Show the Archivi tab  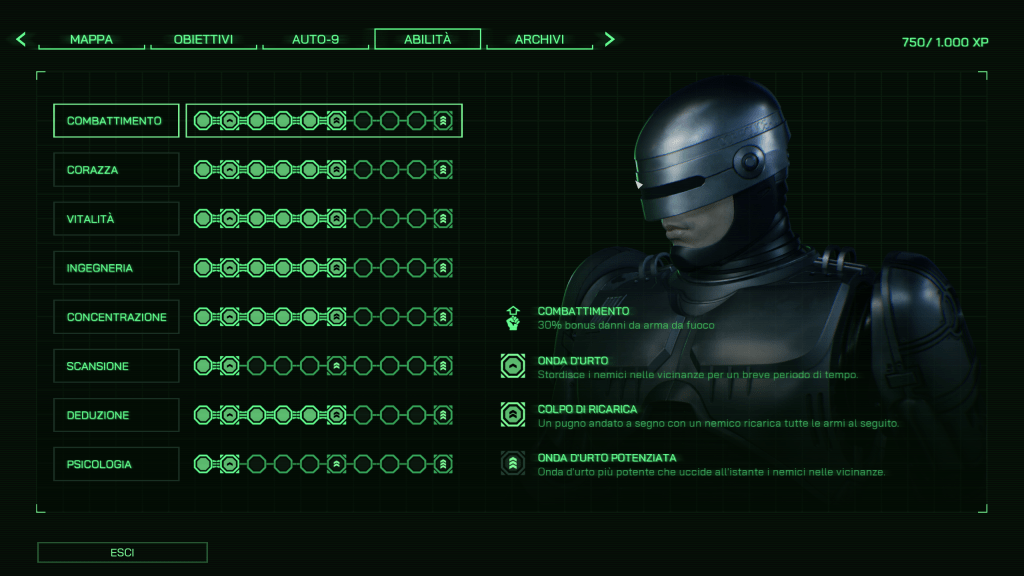pos(539,40)
